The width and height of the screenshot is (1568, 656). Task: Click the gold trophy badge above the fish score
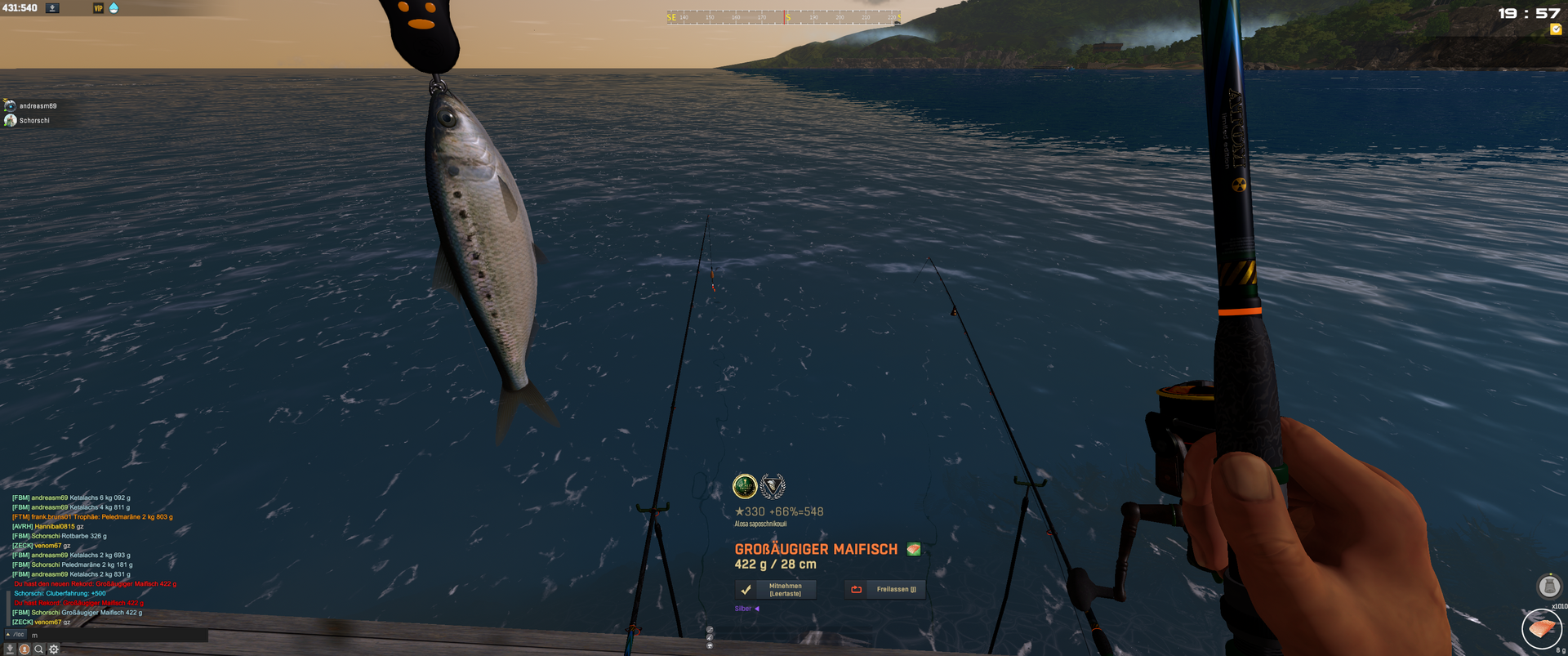click(x=745, y=487)
